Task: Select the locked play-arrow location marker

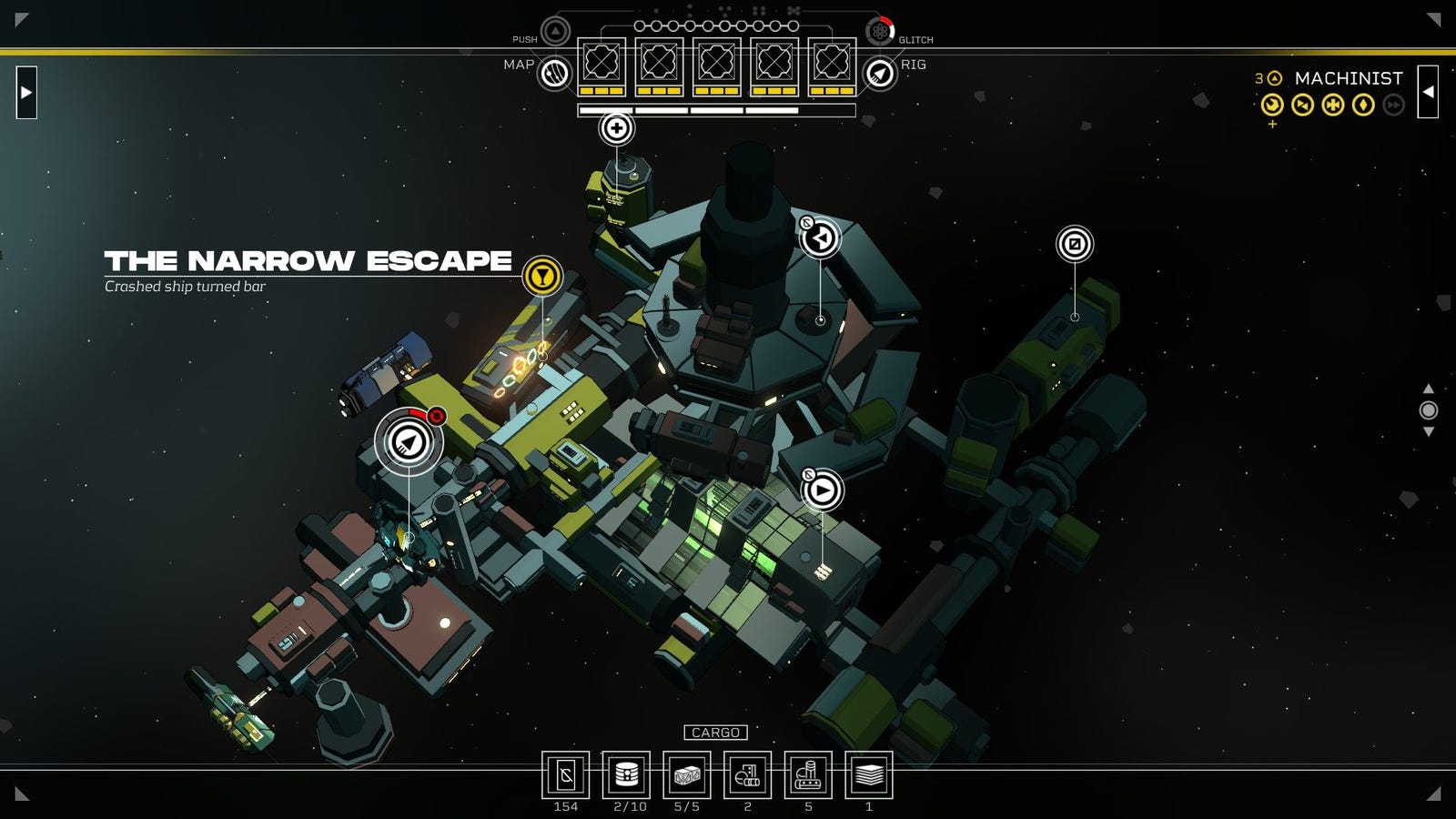Action: [x=823, y=490]
